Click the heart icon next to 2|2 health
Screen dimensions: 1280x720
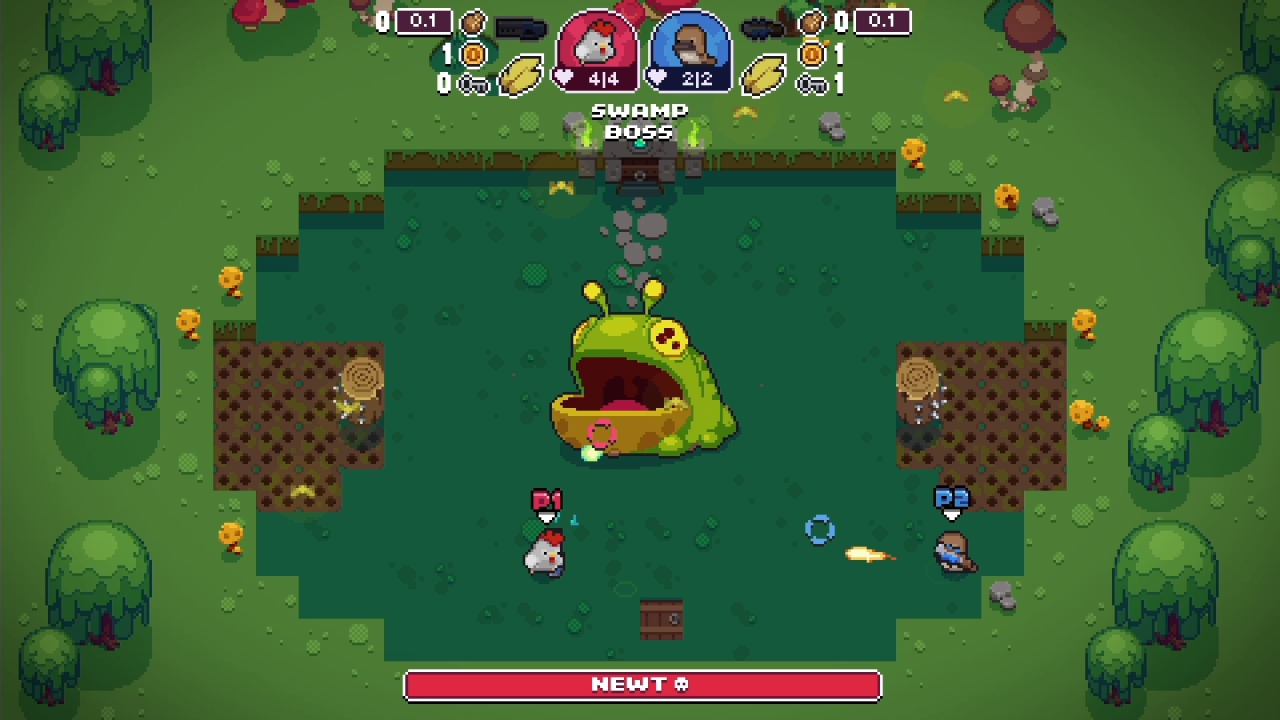(654, 76)
